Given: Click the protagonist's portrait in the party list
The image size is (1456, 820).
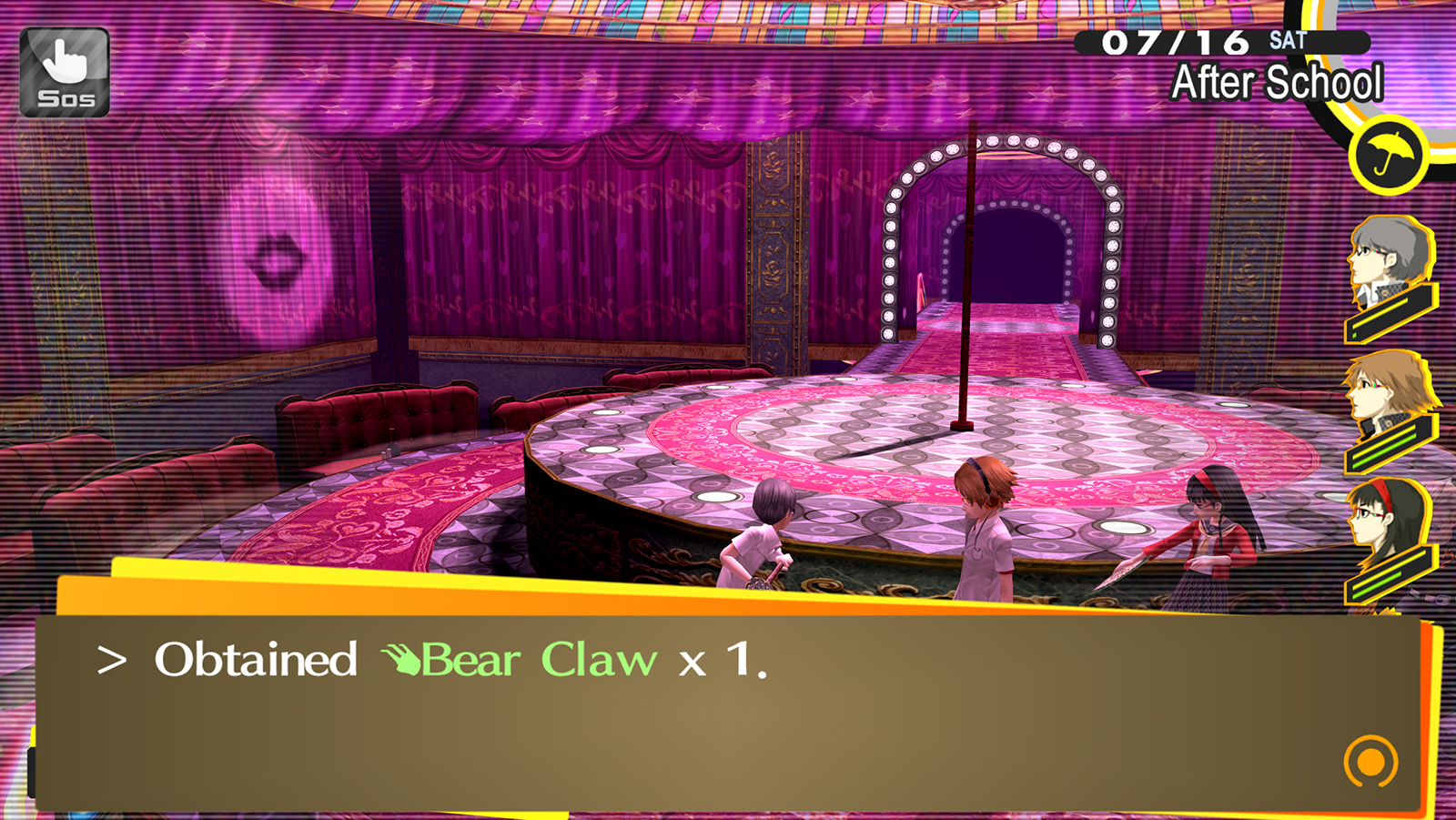Looking at the screenshot, I should (1387, 253).
